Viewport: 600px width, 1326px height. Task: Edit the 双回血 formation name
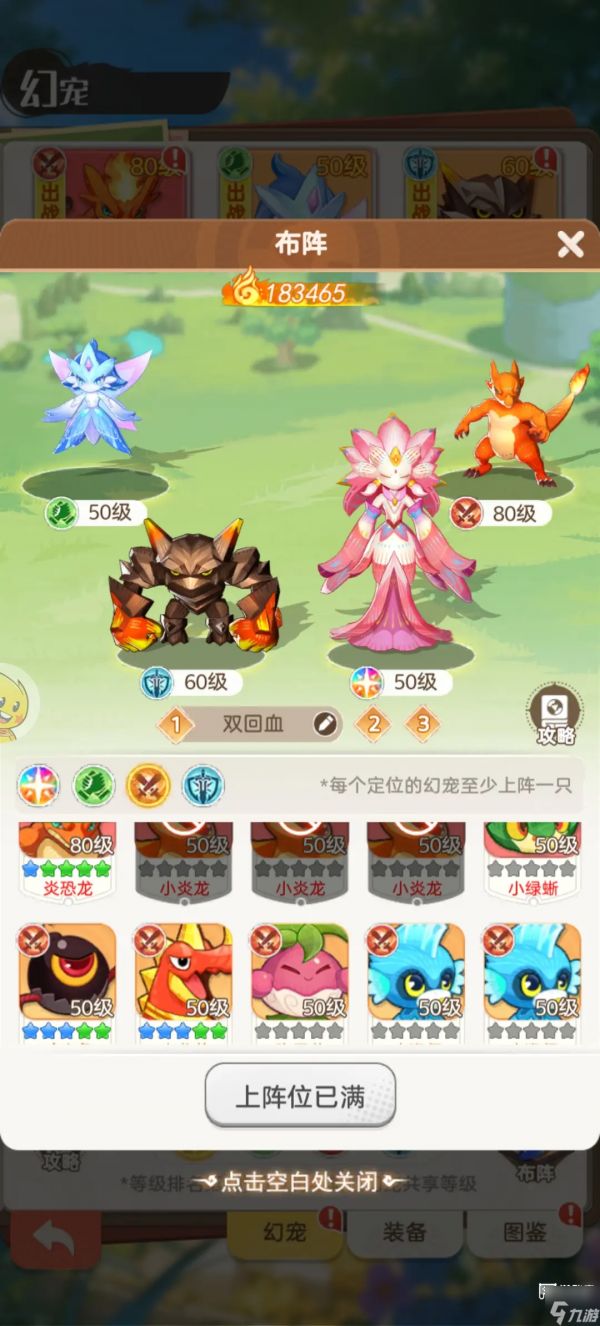point(325,725)
